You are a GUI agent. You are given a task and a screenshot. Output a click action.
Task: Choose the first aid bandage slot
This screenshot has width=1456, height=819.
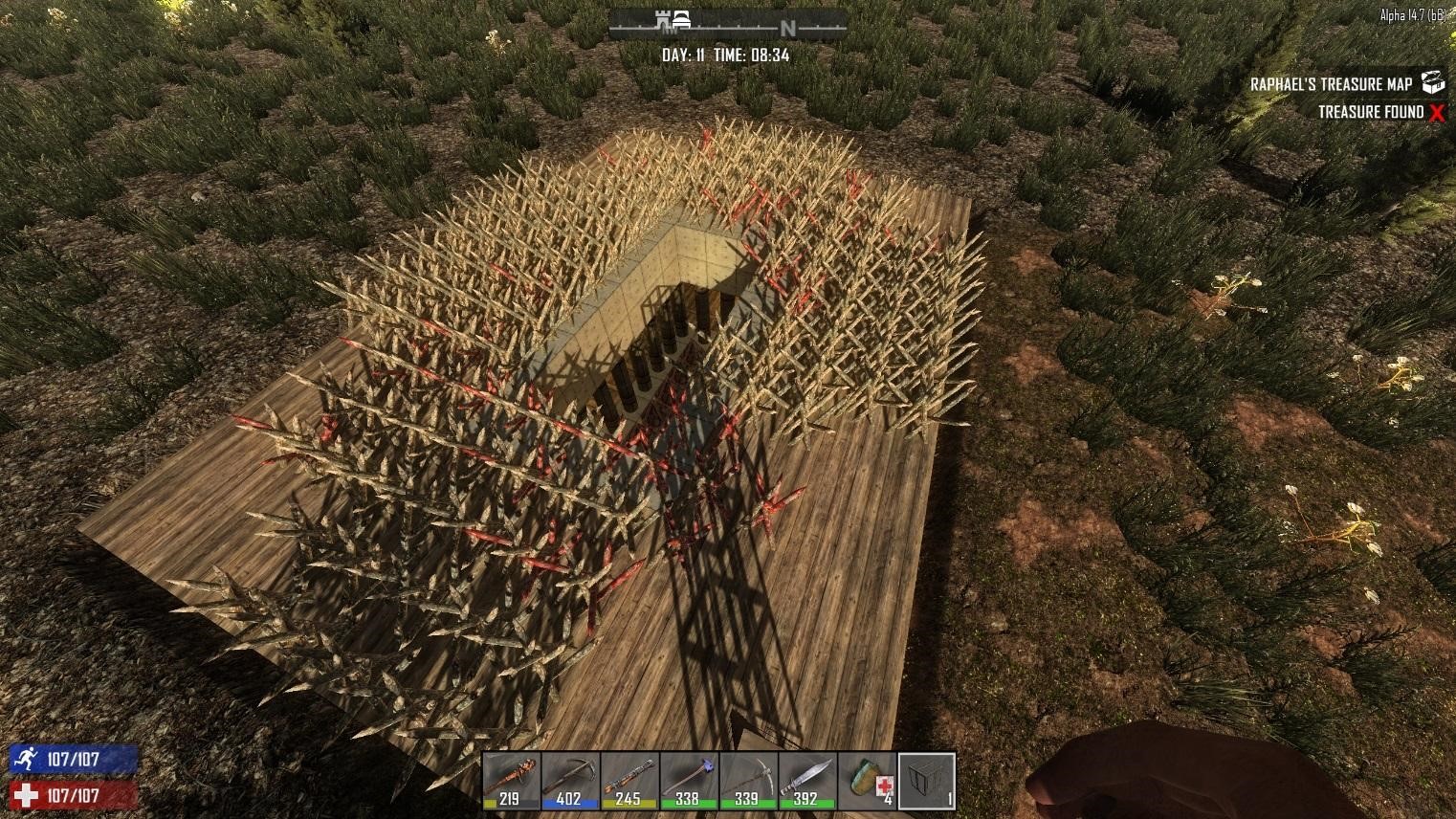pos(867,780)
